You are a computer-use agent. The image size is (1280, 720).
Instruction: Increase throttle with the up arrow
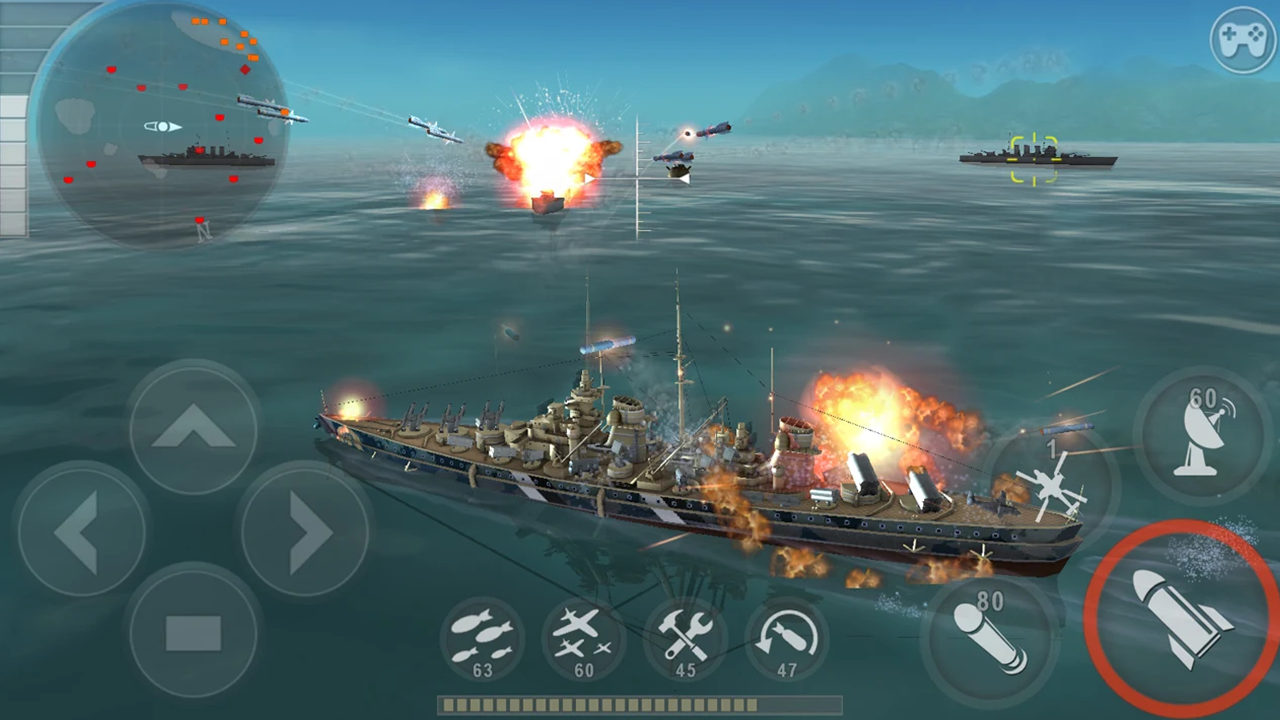tap(192, 428)
